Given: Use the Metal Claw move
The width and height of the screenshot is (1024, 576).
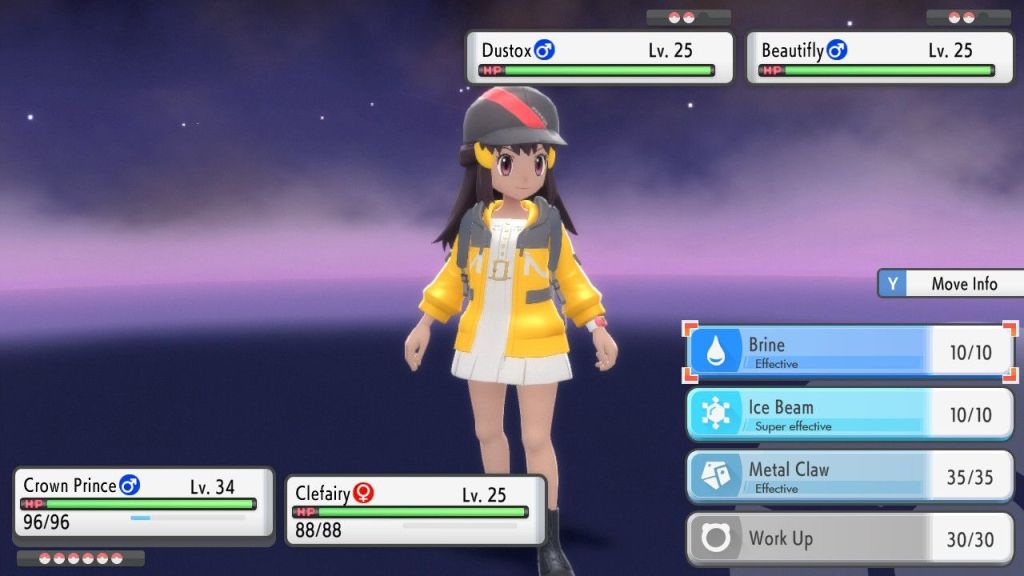Looking at the screenshot, I should click(x=851, y=477).
